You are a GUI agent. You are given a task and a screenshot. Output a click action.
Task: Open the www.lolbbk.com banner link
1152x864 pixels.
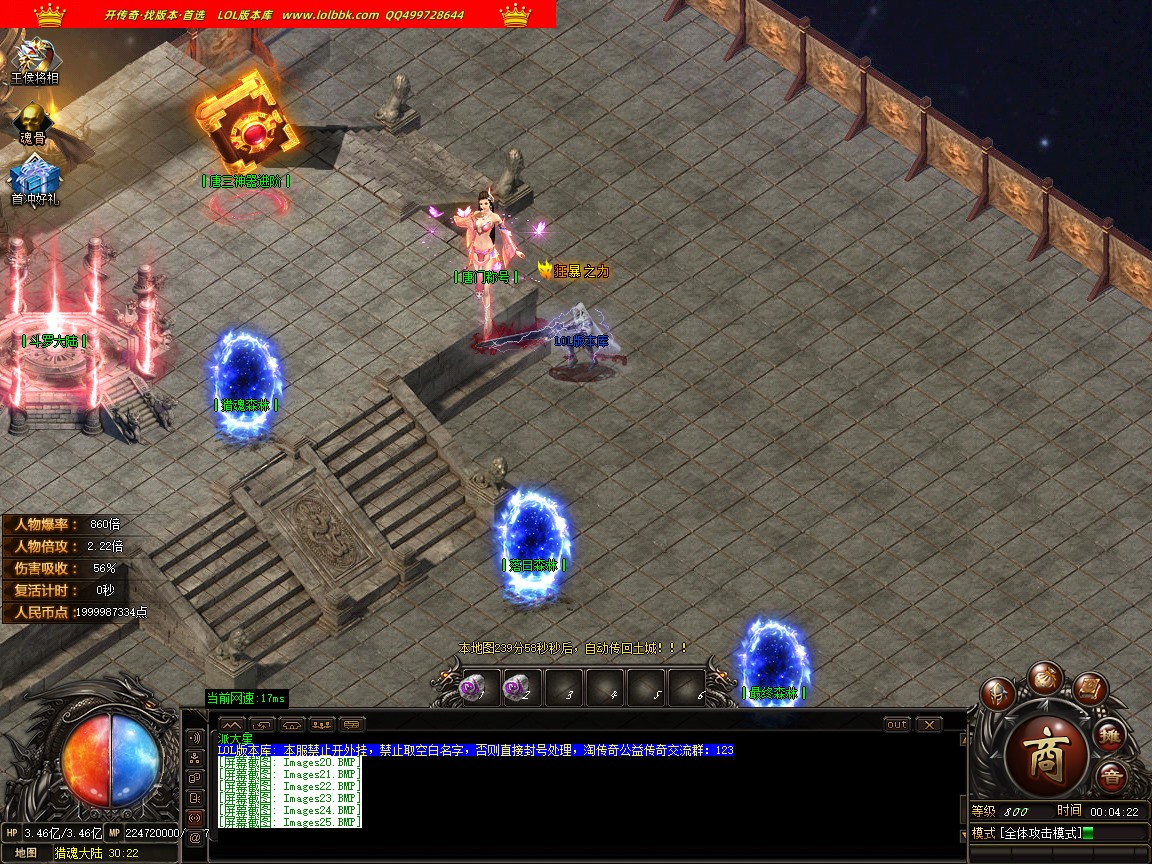330,15
